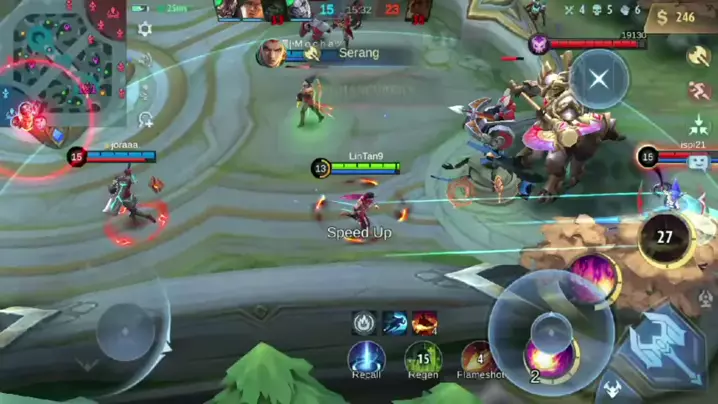The width and height of the screenshot is (718, 404).
Task: Trigger the skill on 27 cooldown
Action: pos(664,238)
